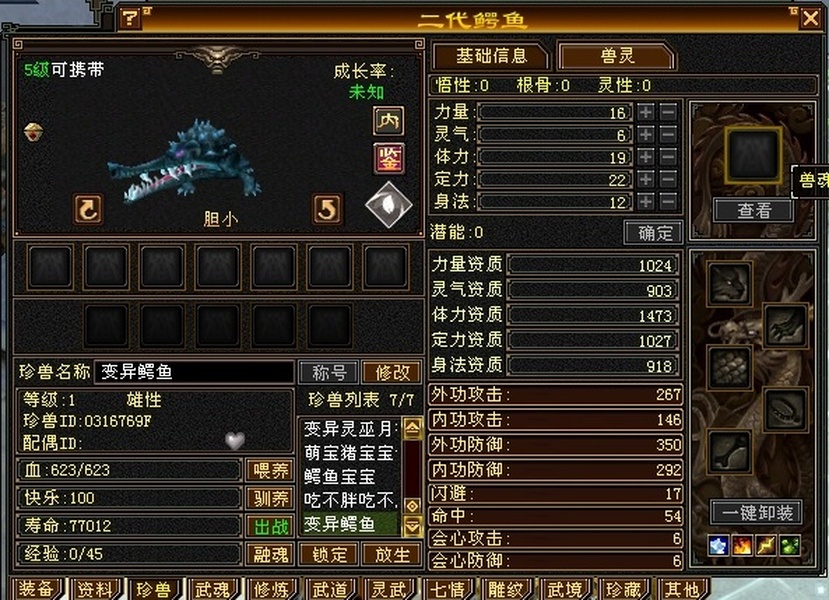Click the 确定 confirm button
Image resolution: width=829 pixels, height=600 pixels.
[653, 233]
